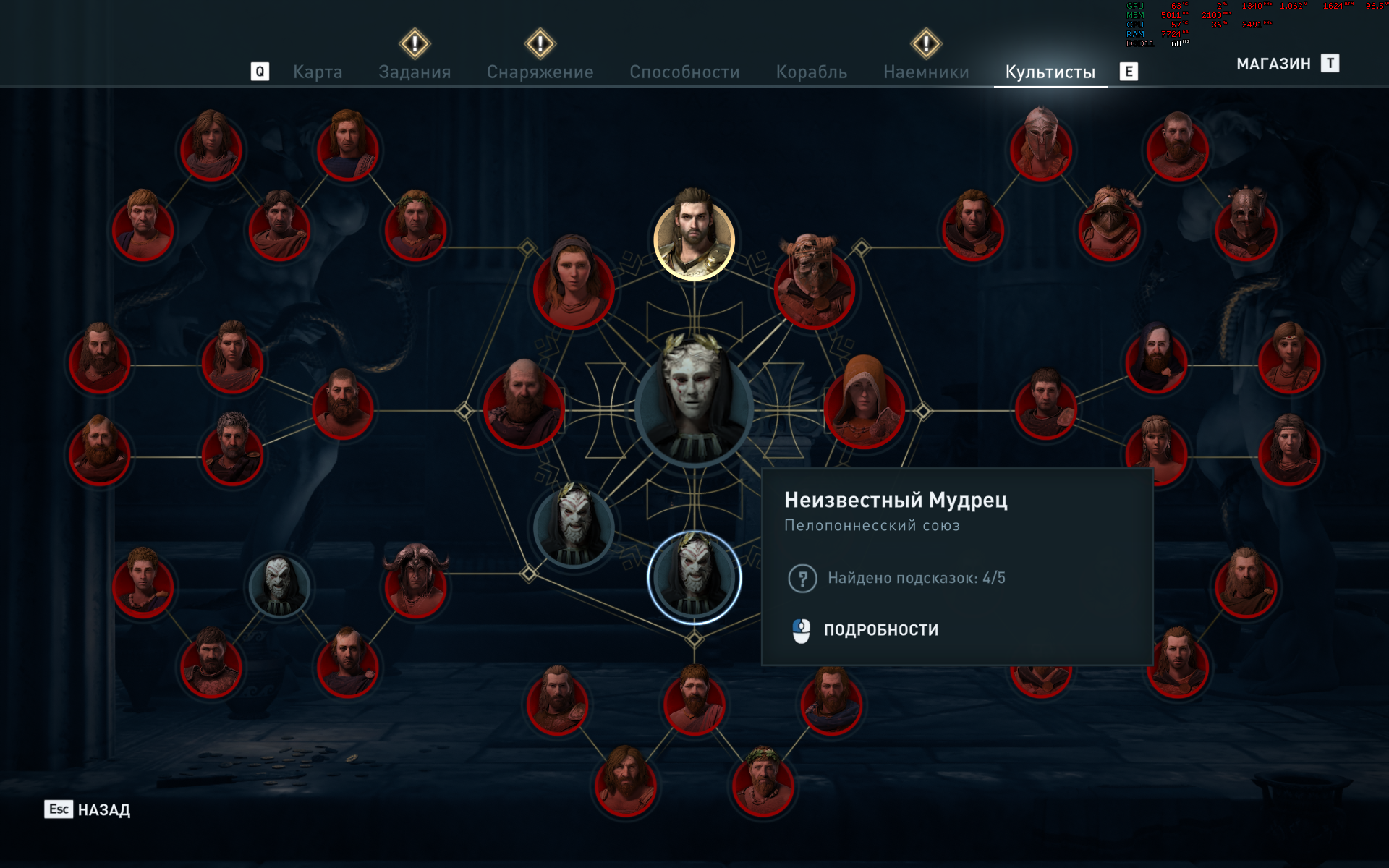Select the Способности tab
This screenshot has height=868, width=1389.
pyautogui.click(x=684, y=72)
